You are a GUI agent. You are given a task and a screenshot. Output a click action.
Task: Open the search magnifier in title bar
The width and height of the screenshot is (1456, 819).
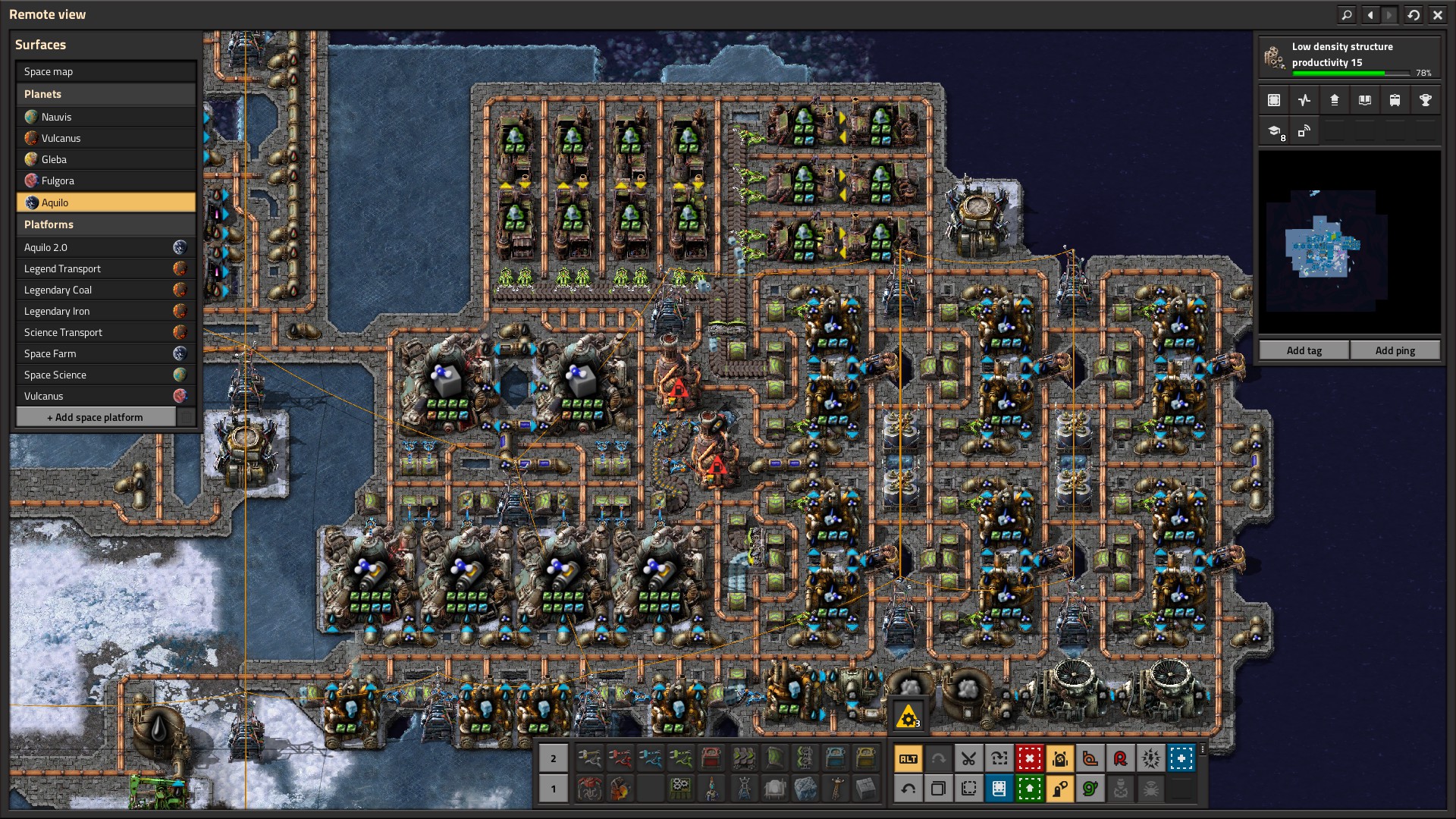(x=1346, y=14)
